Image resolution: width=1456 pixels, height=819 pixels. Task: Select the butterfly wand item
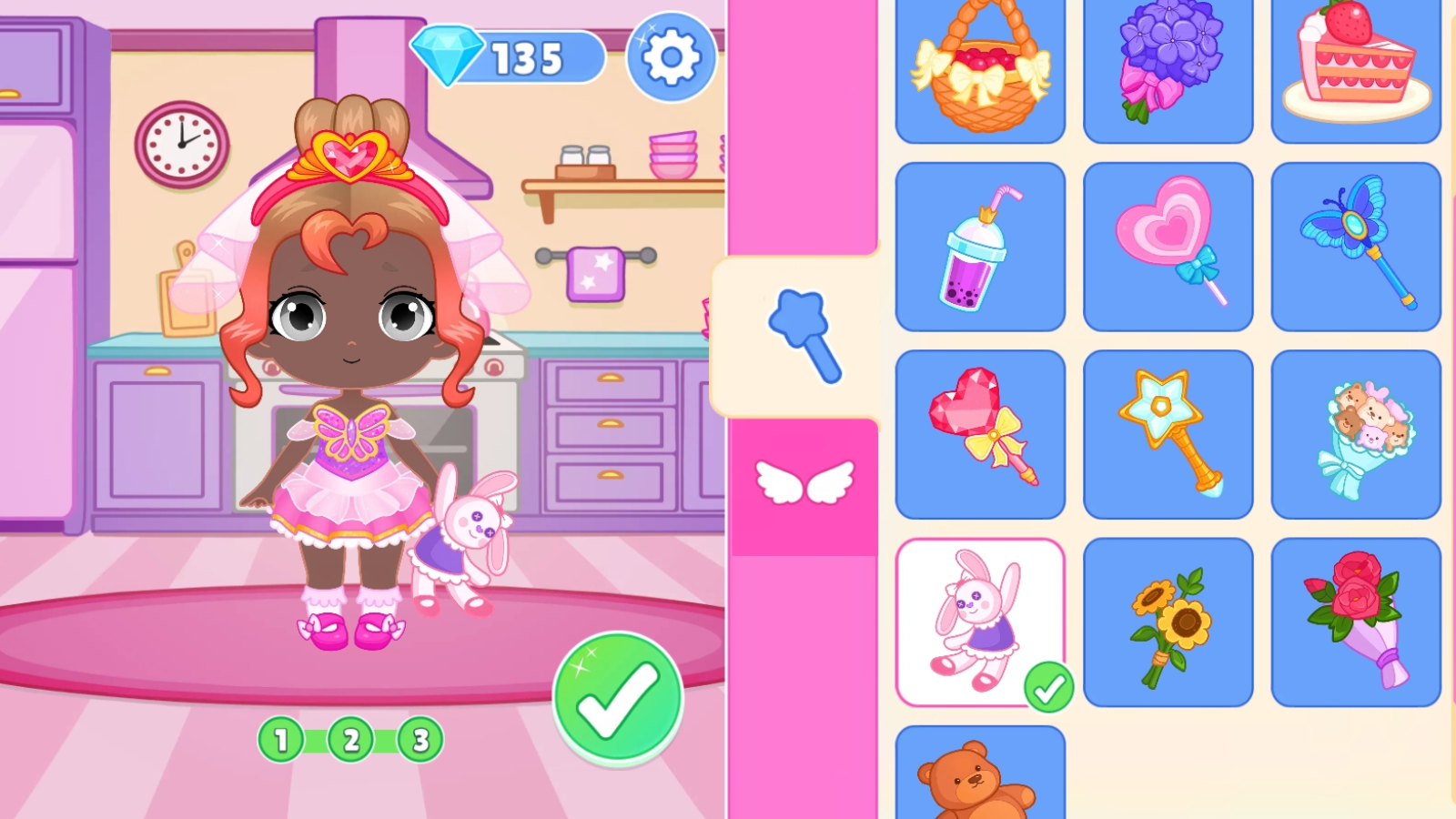click(1355, 244)
